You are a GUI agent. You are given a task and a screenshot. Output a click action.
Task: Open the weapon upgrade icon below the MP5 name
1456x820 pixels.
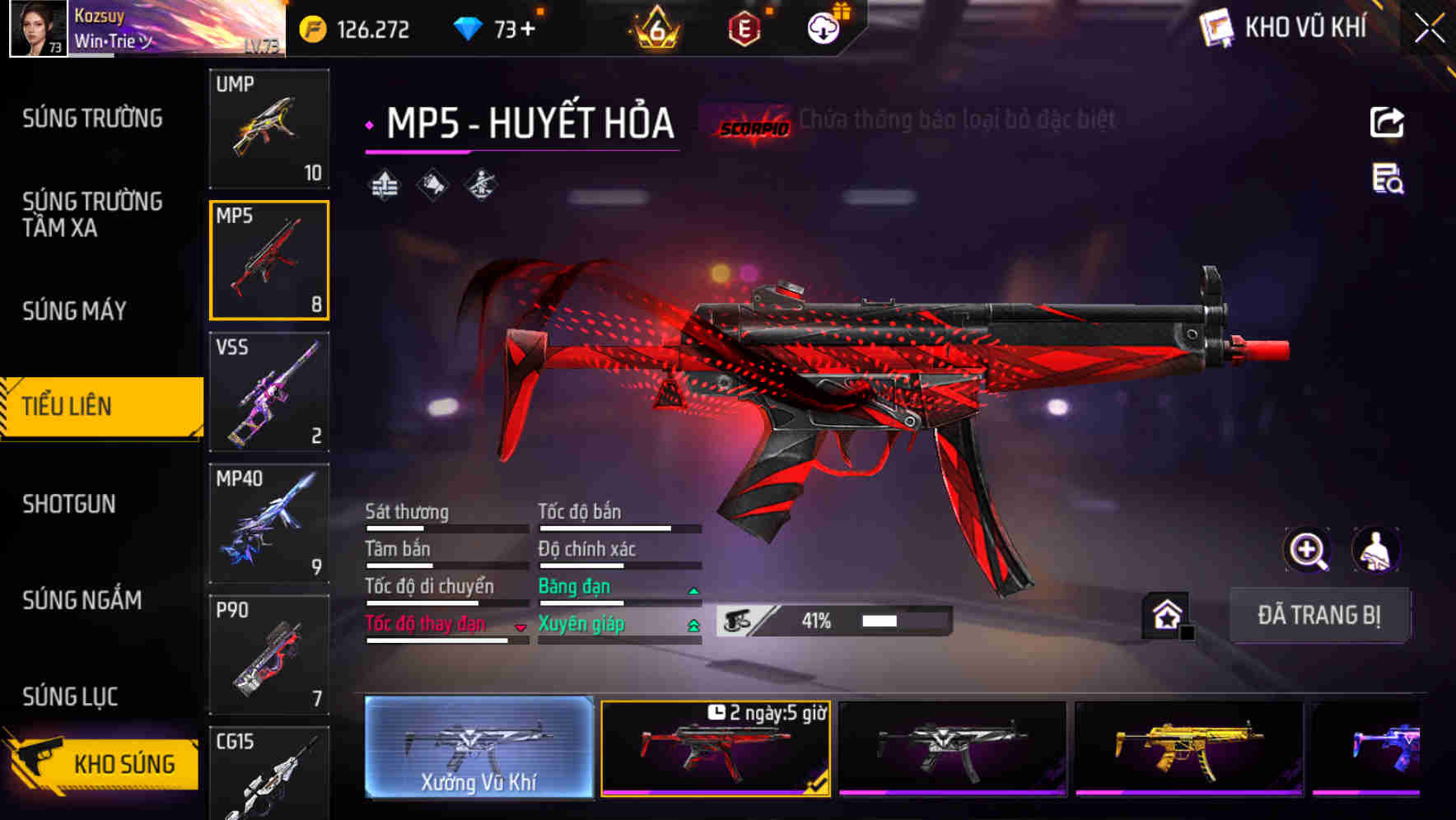pyautogui.click(x=384, y=183)
